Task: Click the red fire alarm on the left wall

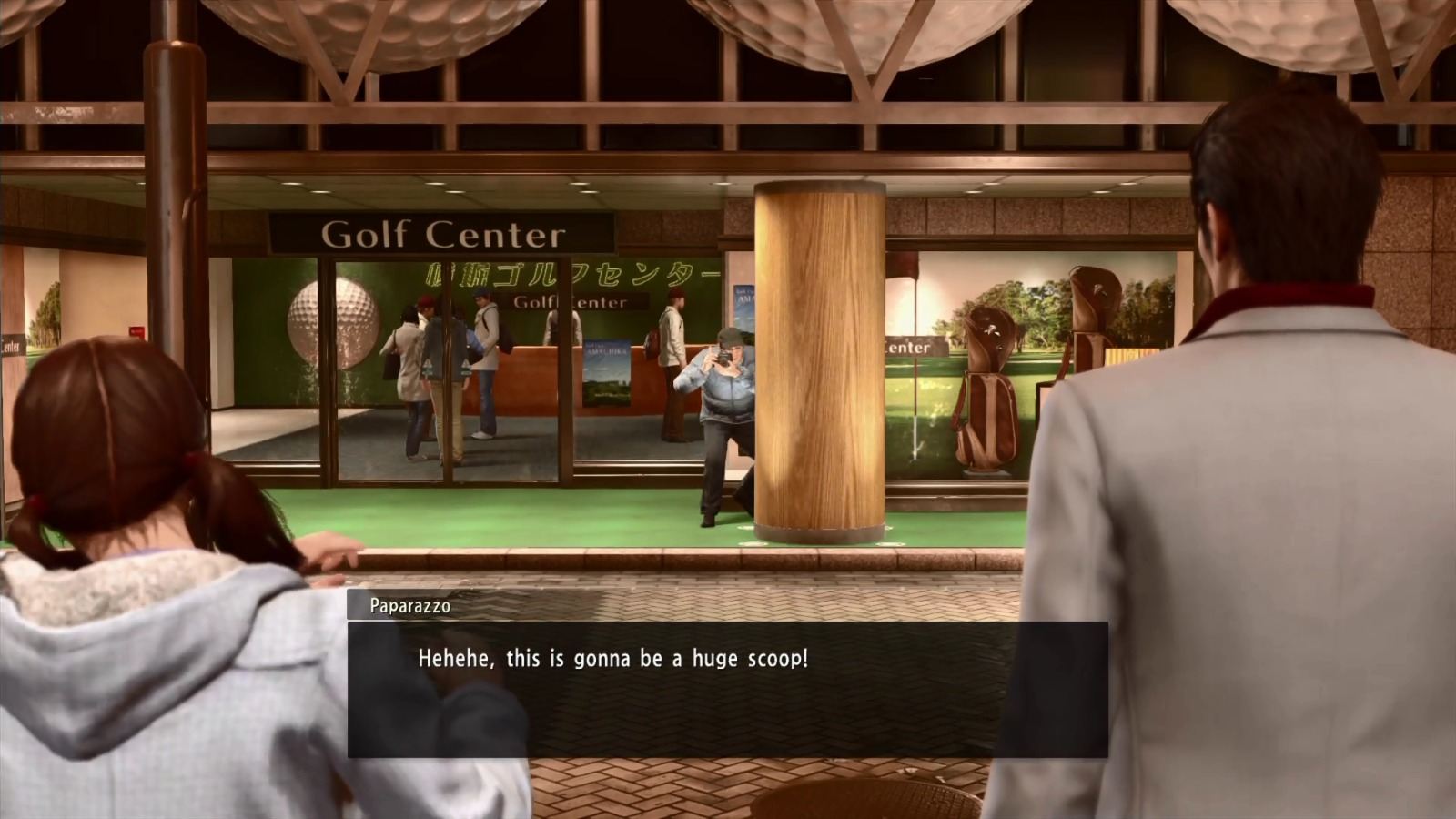Action: tap(136, 331)
